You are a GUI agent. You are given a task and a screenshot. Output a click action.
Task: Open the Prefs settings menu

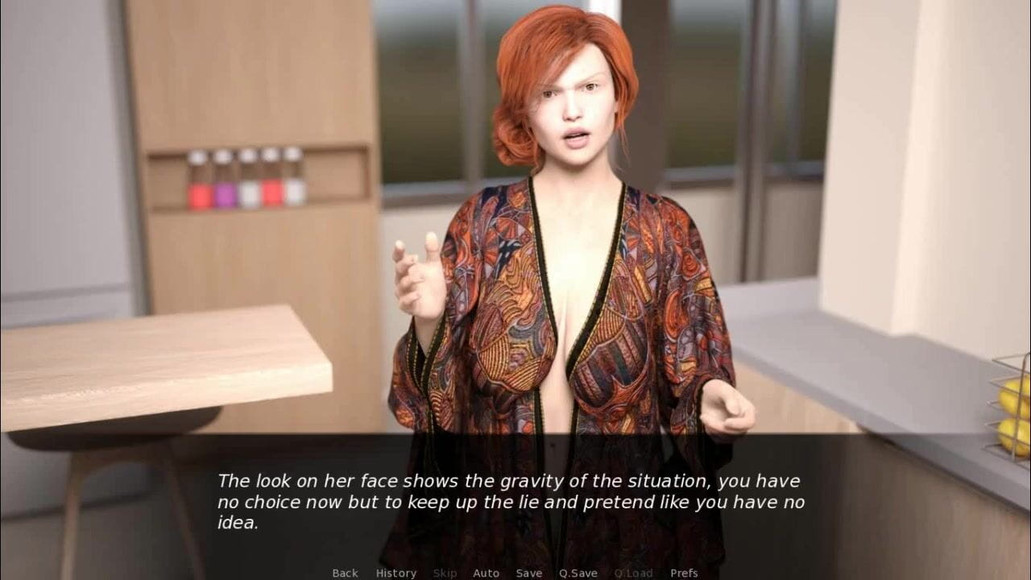click(x=684, y=573)
